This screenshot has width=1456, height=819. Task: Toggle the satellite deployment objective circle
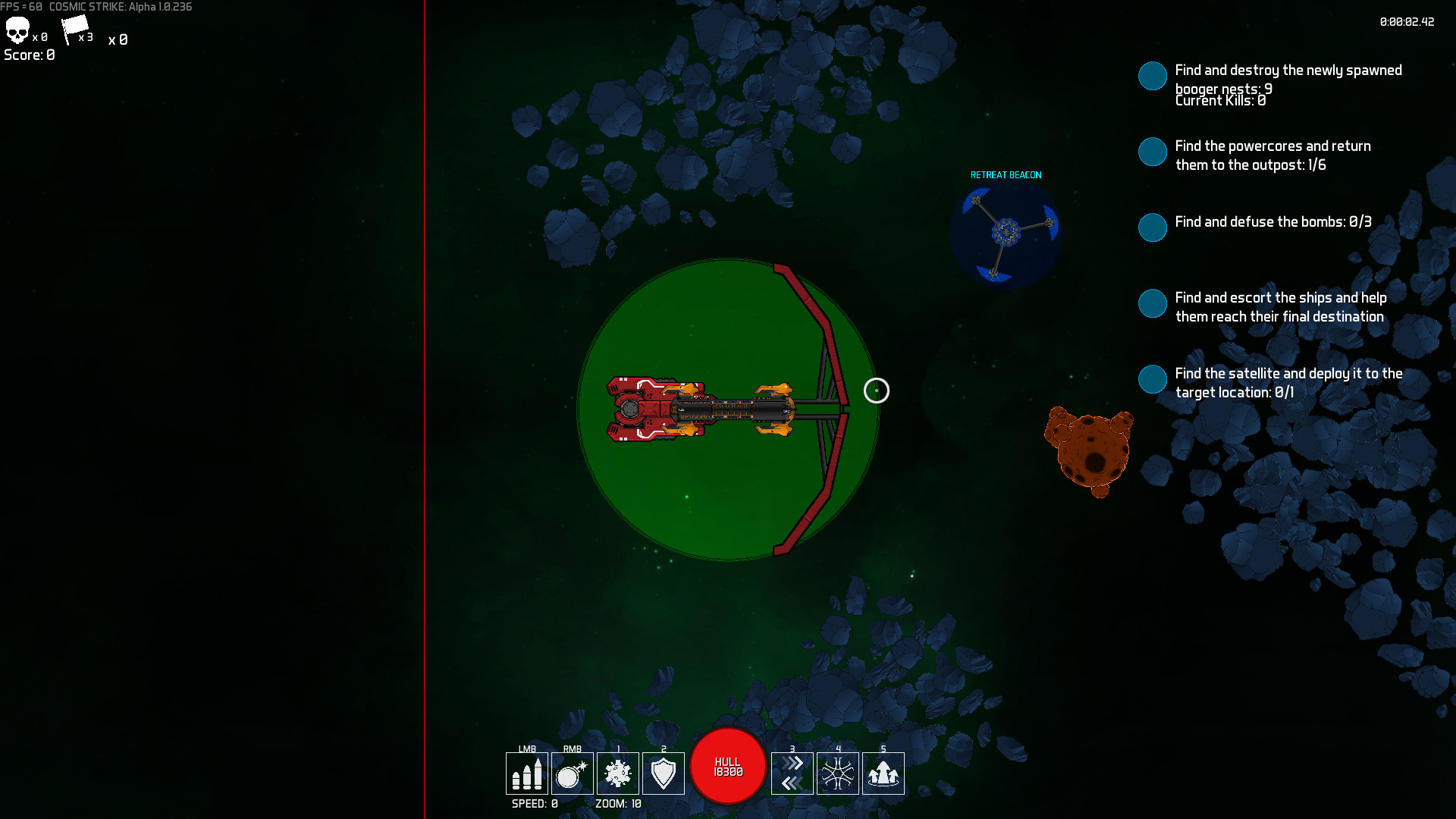coord(1153,379)
